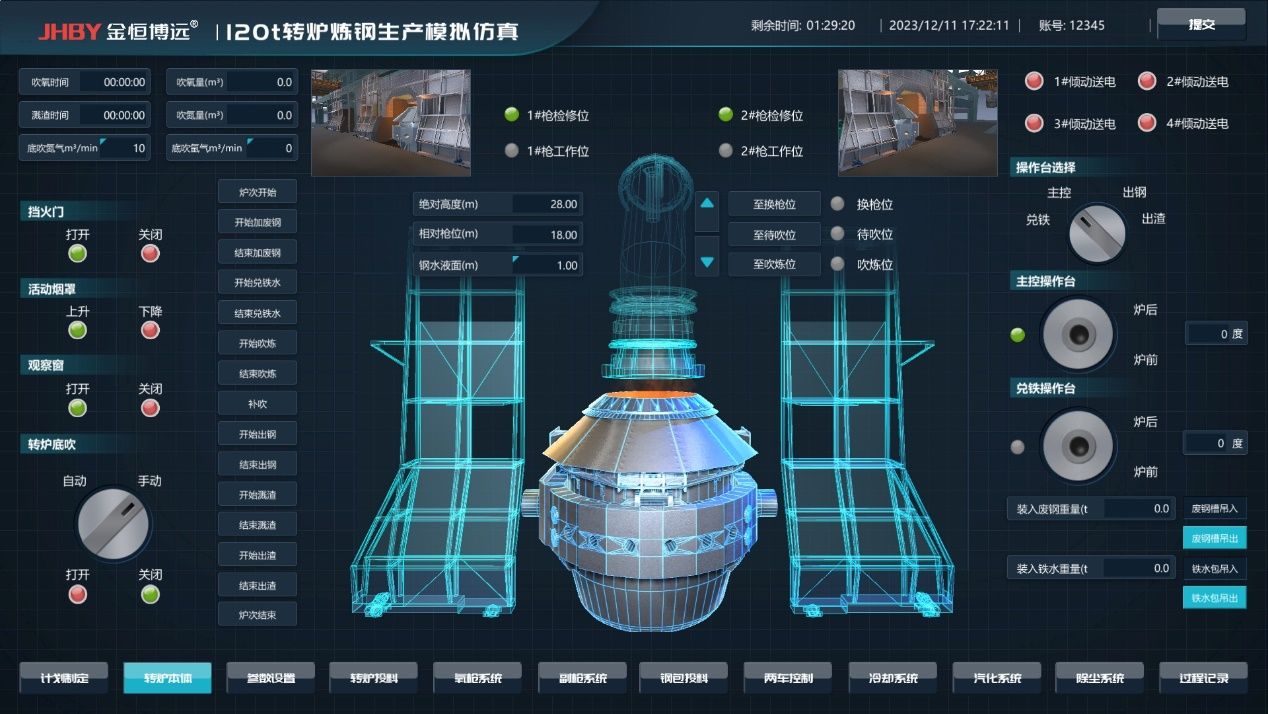Image resolution: width=1268 pixels, height=714 pixels.
Task: Open the left camera view thumbnail
Action: coord(391,122)
